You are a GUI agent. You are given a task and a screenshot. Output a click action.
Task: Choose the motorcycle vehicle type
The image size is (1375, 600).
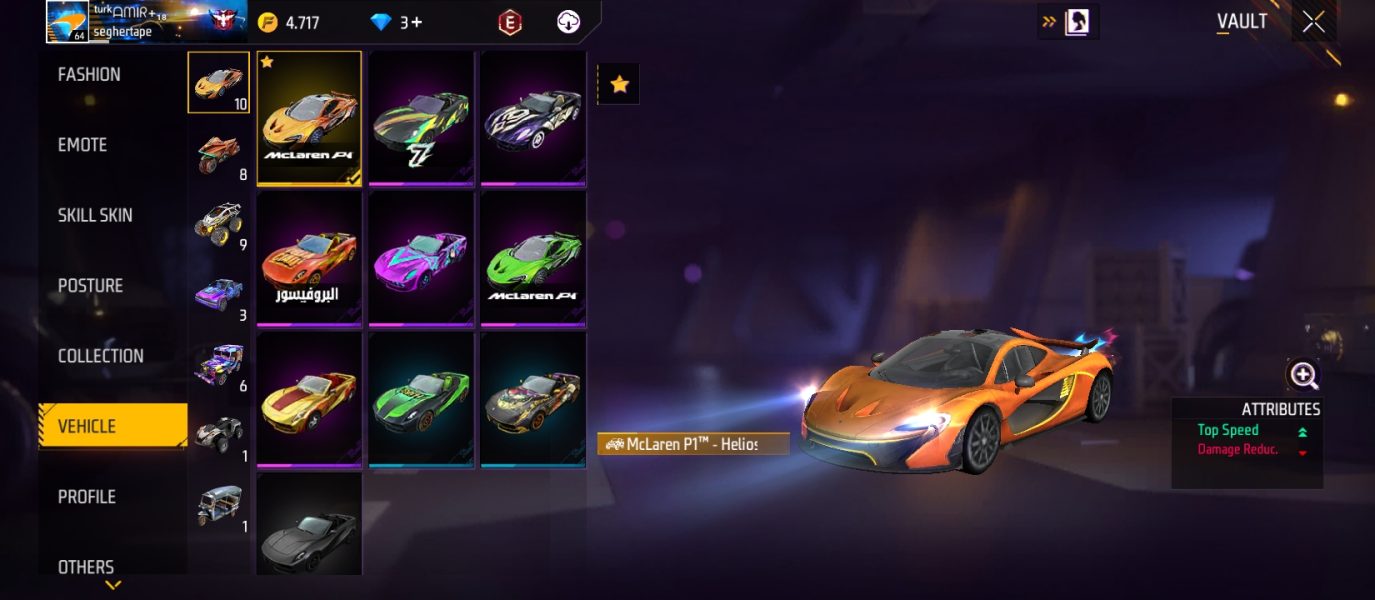pyautogui.click(x=218, y=153)
